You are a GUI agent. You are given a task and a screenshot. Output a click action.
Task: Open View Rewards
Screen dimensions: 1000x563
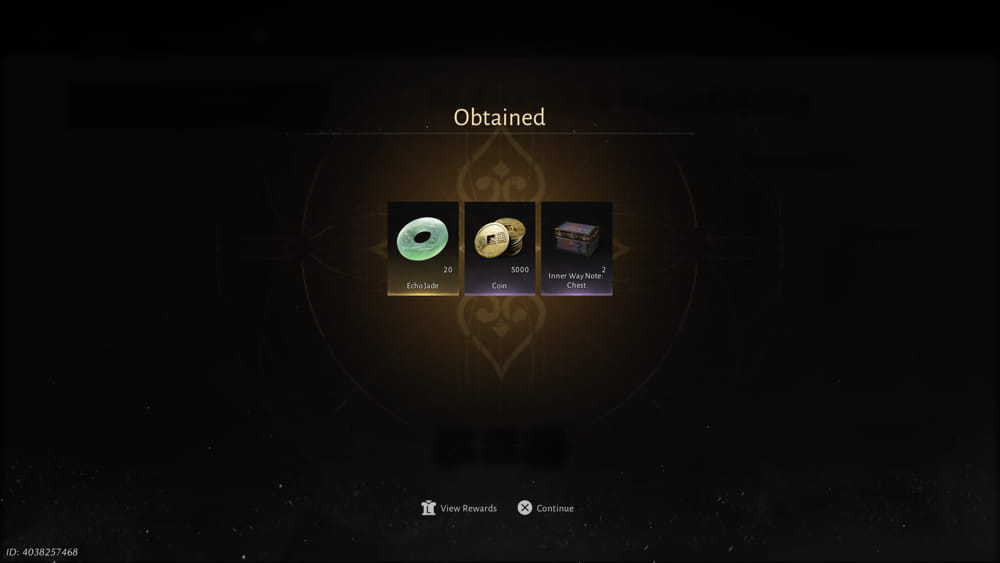(x=460, y=508)
